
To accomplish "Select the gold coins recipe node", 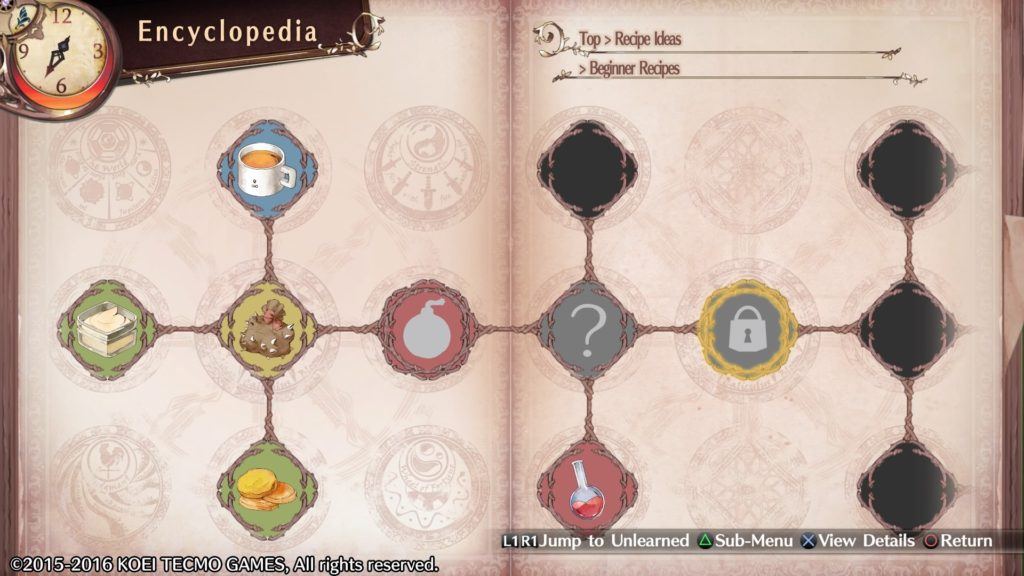I will coord(267,489).
